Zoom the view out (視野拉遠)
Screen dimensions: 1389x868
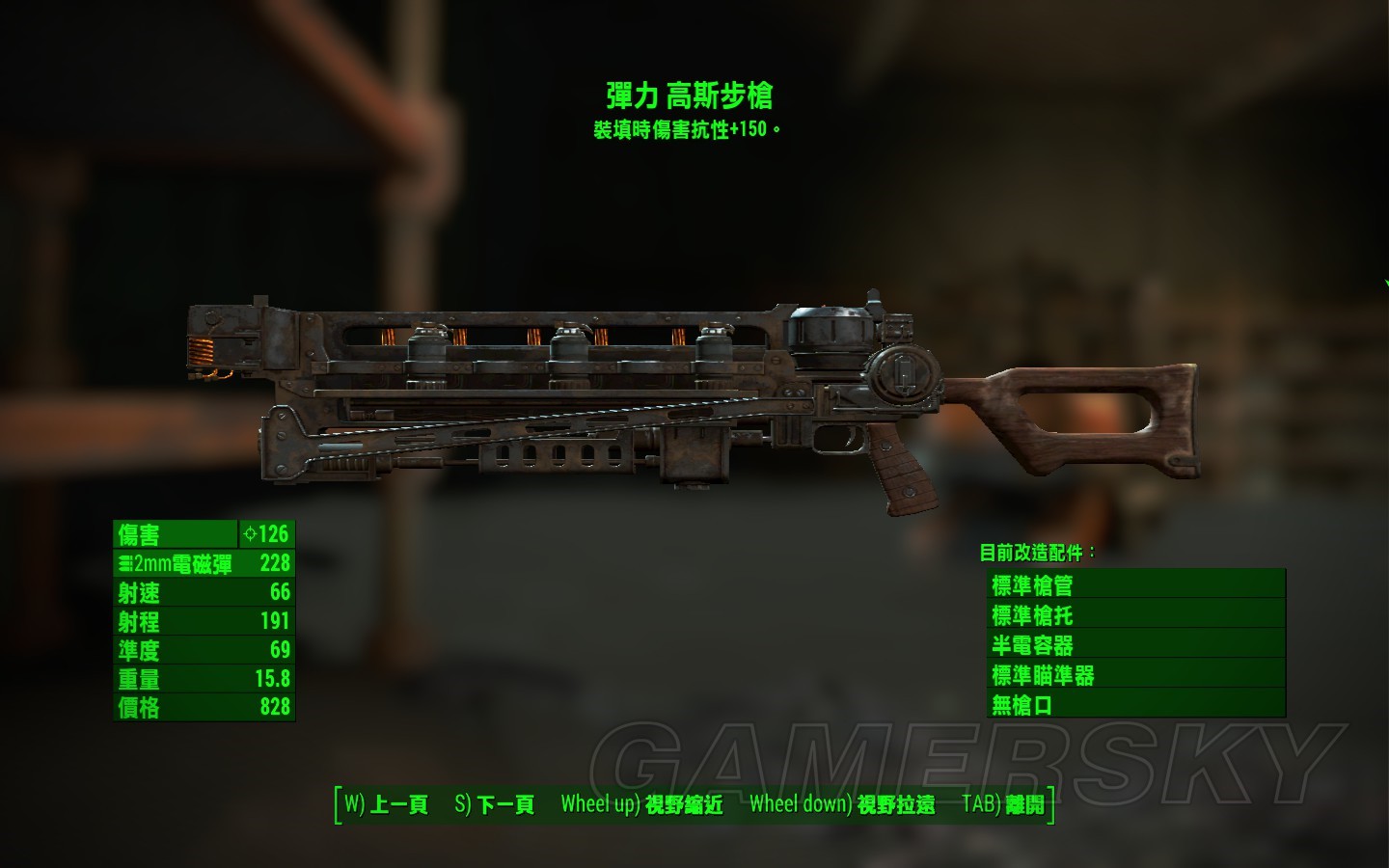[842, 804]
